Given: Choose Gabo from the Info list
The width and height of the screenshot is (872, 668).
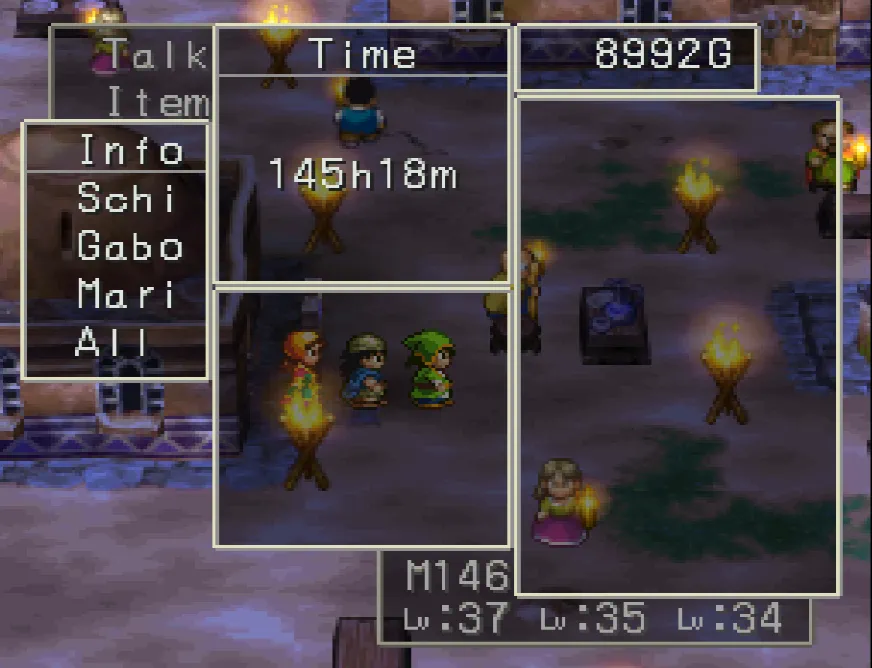Looking at the screenshot, I should coord(130,247).
